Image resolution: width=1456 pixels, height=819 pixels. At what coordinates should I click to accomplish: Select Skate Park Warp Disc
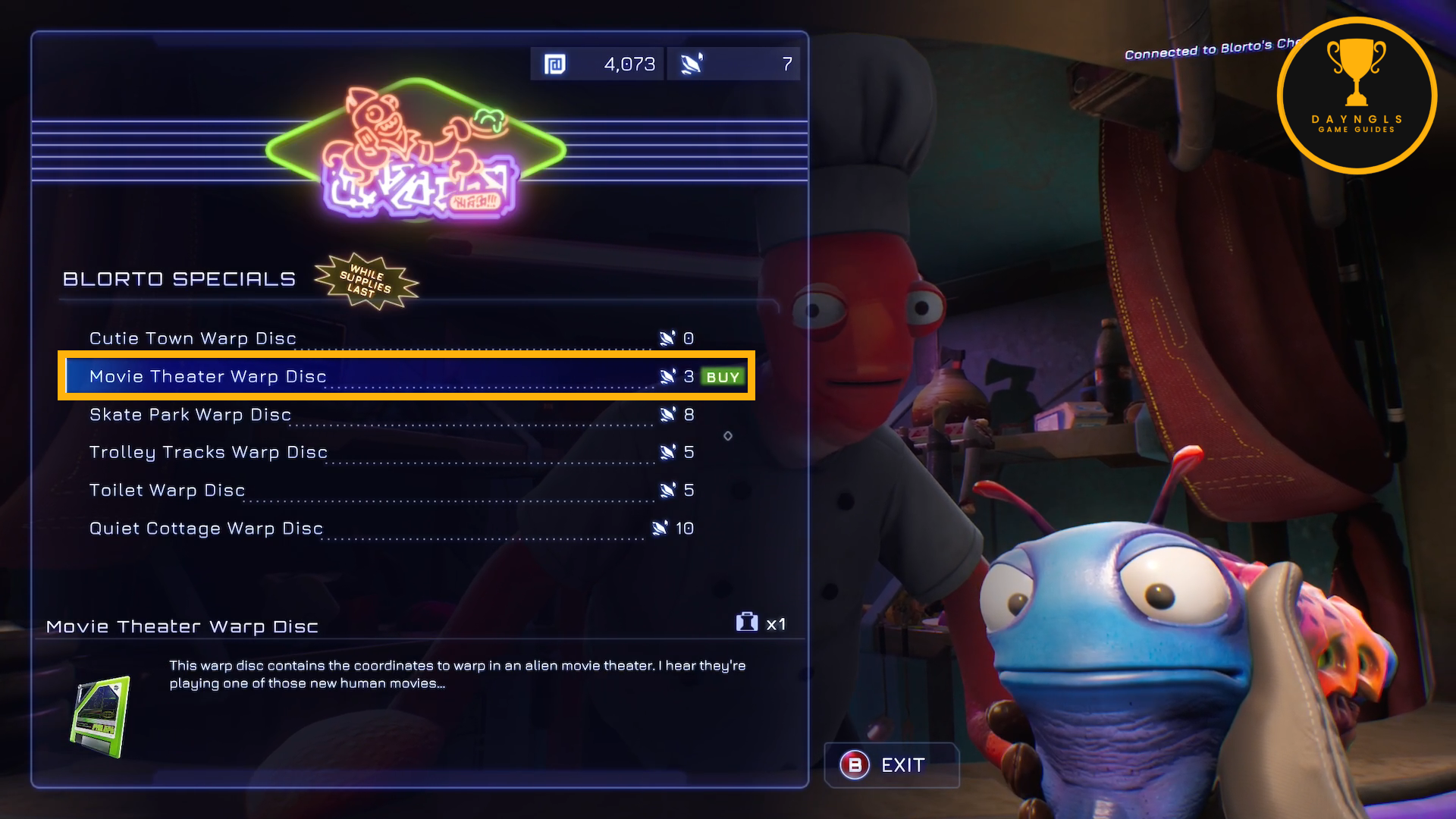coord(190,415)
